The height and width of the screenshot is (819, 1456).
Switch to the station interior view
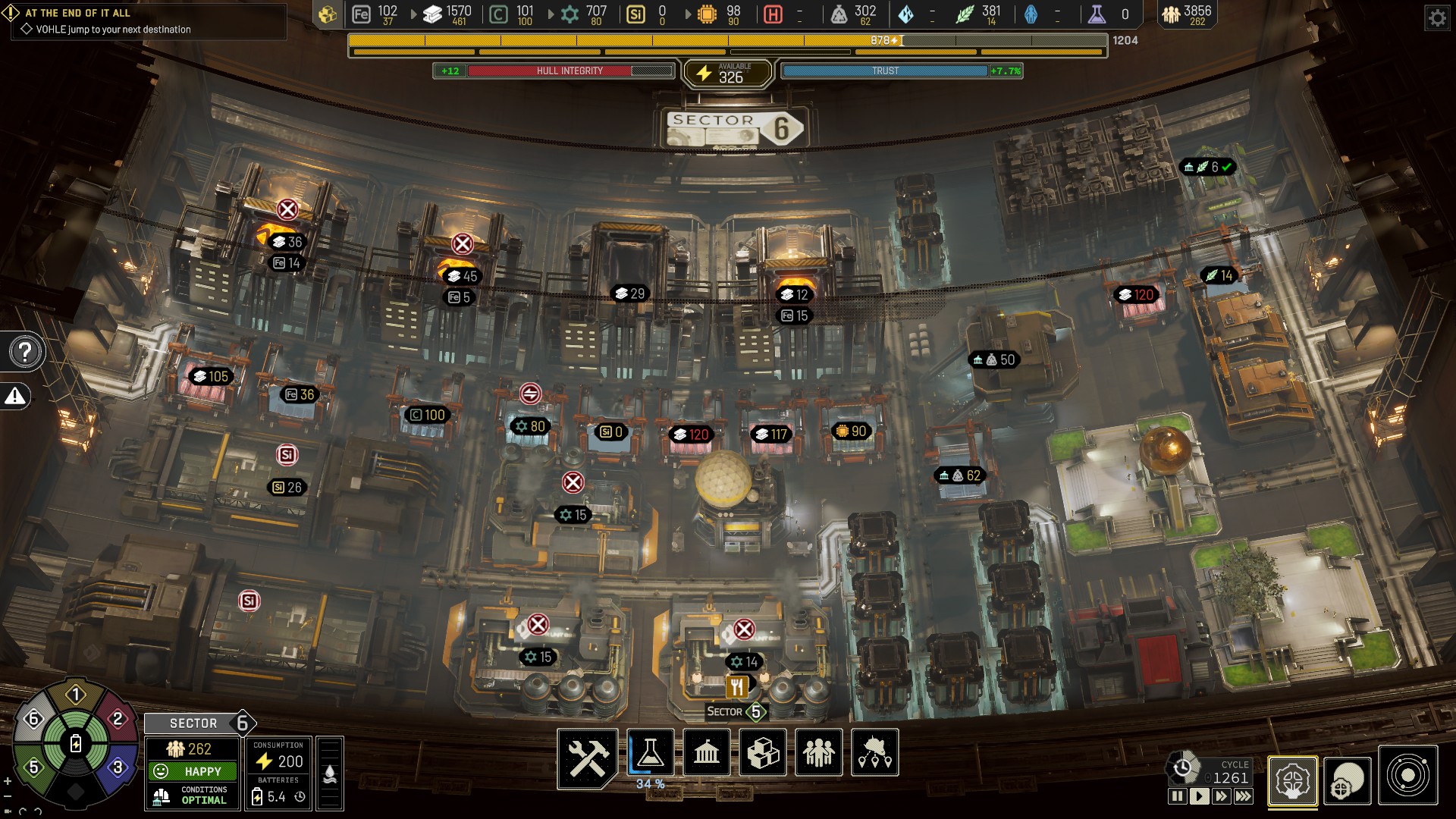[x=1292, y=780]
